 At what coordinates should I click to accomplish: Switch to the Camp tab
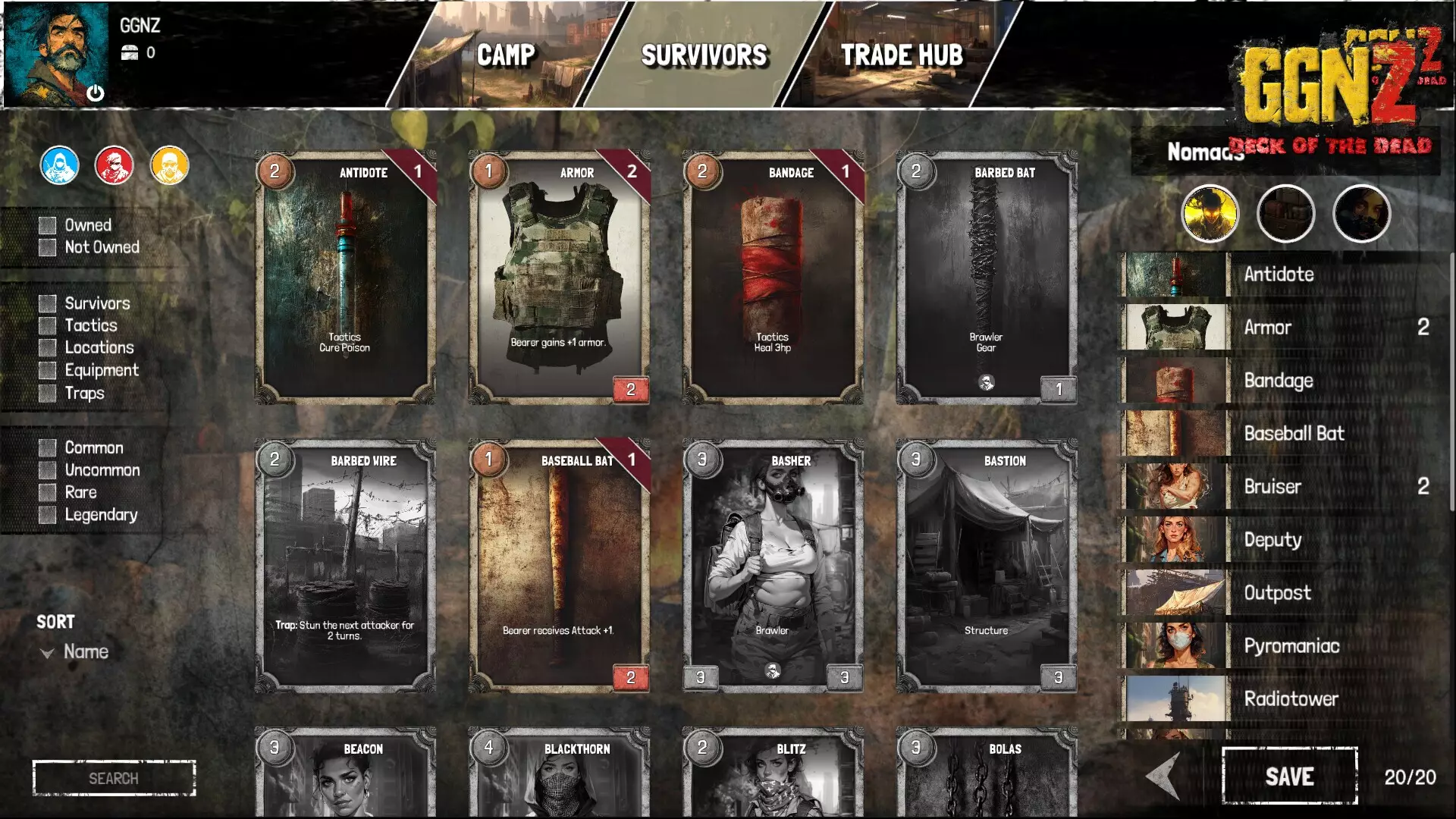(506, 55)
